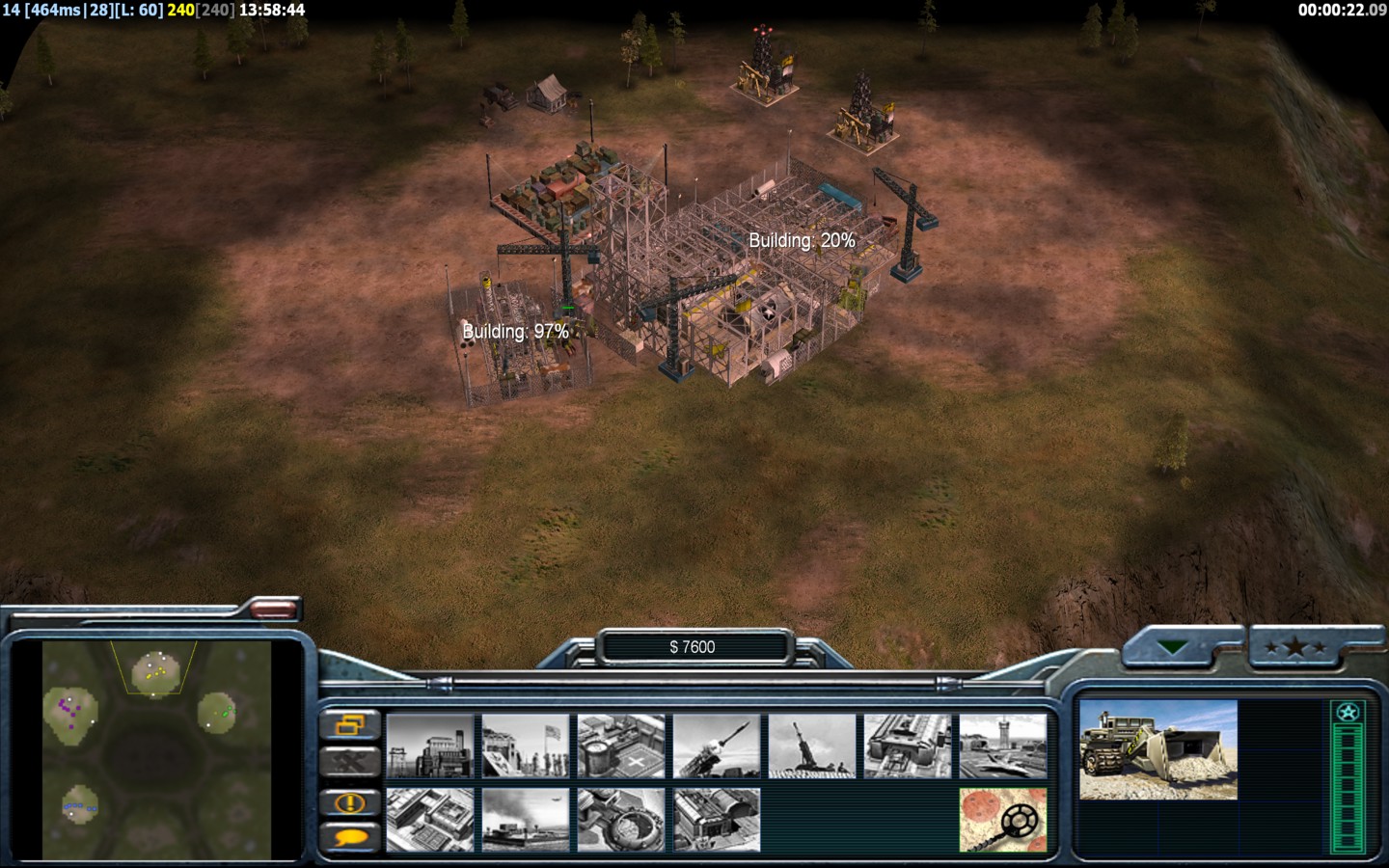Select the Fire Base artillery build icon
Image resolution: width=1389 pixels, height=868 pixels.
point(812,746)
